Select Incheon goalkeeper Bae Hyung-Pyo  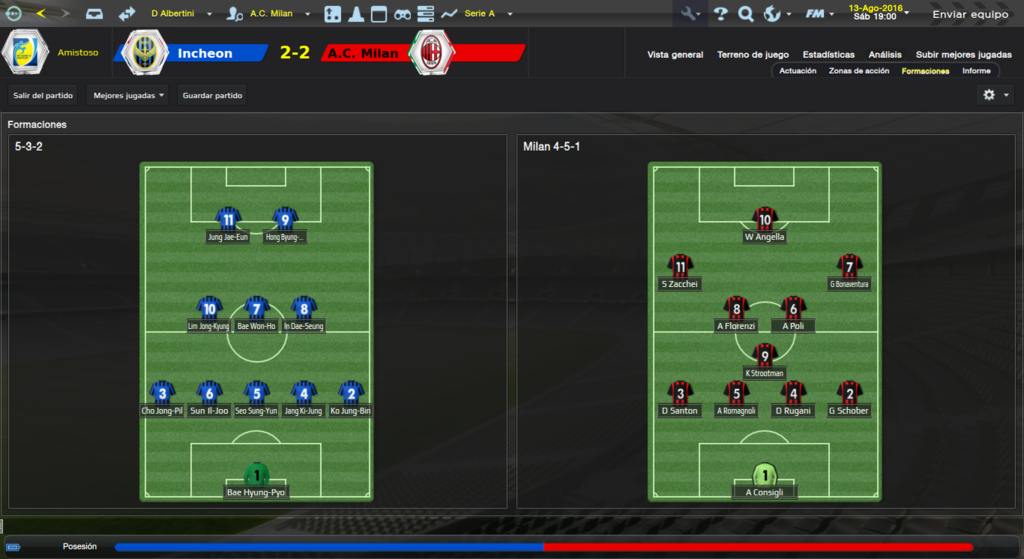click(x=257, y=481)
